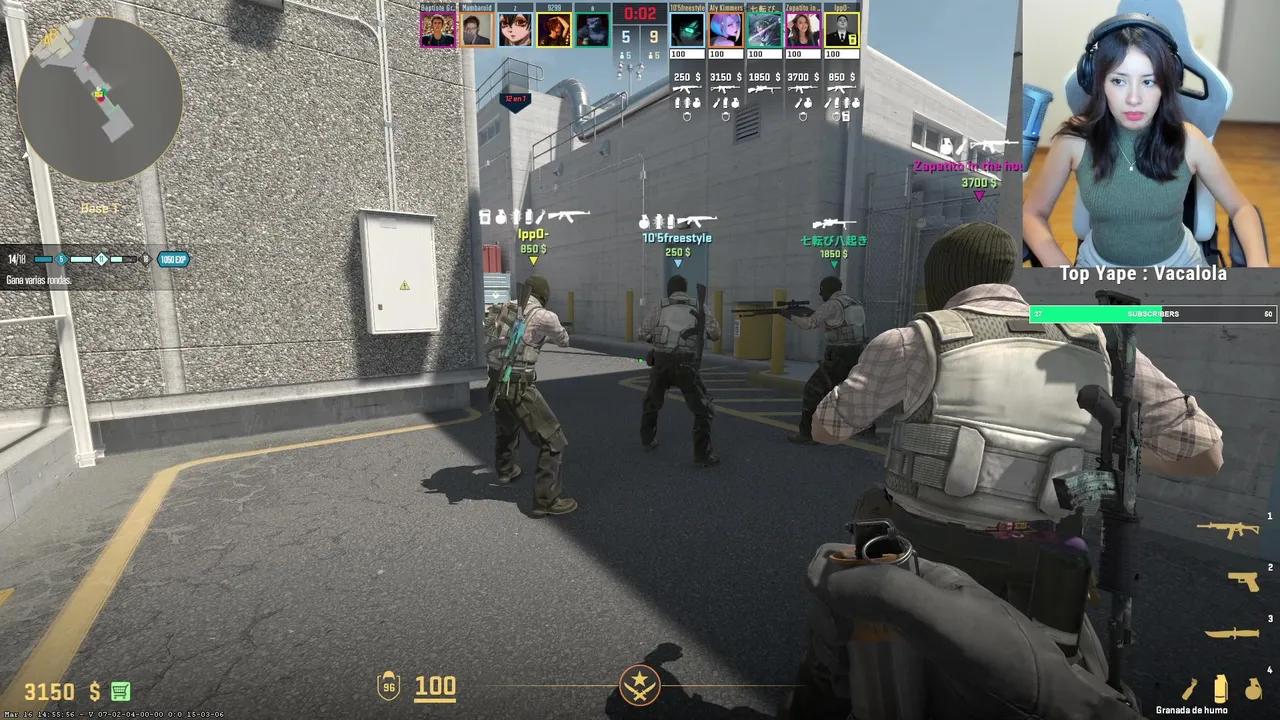Click the 1050 EXP reward label
The height and width of the screenshot is (720, 1280).
click(175, 258)
